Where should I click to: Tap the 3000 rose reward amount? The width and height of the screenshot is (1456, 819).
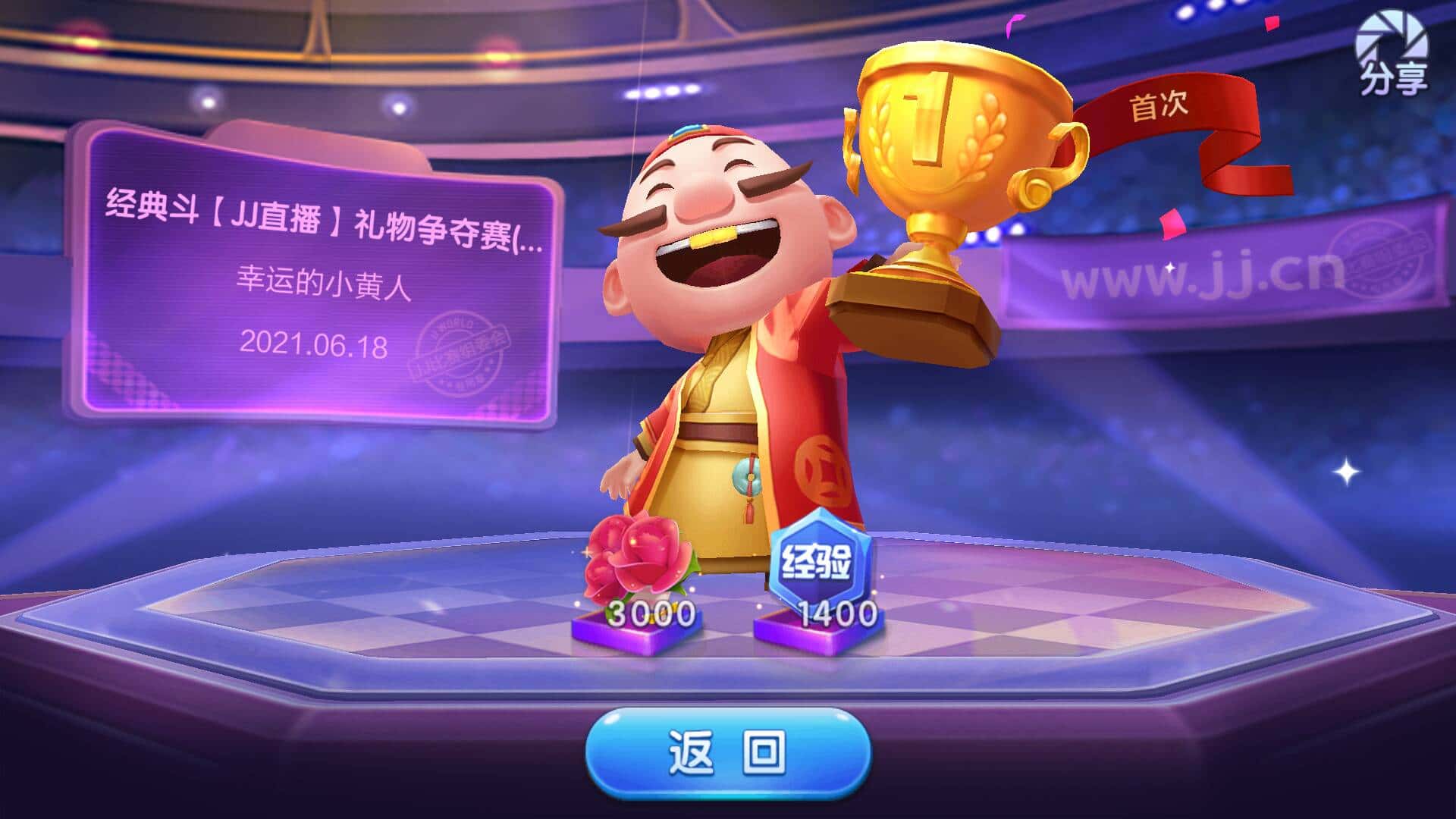pos(651,614)
